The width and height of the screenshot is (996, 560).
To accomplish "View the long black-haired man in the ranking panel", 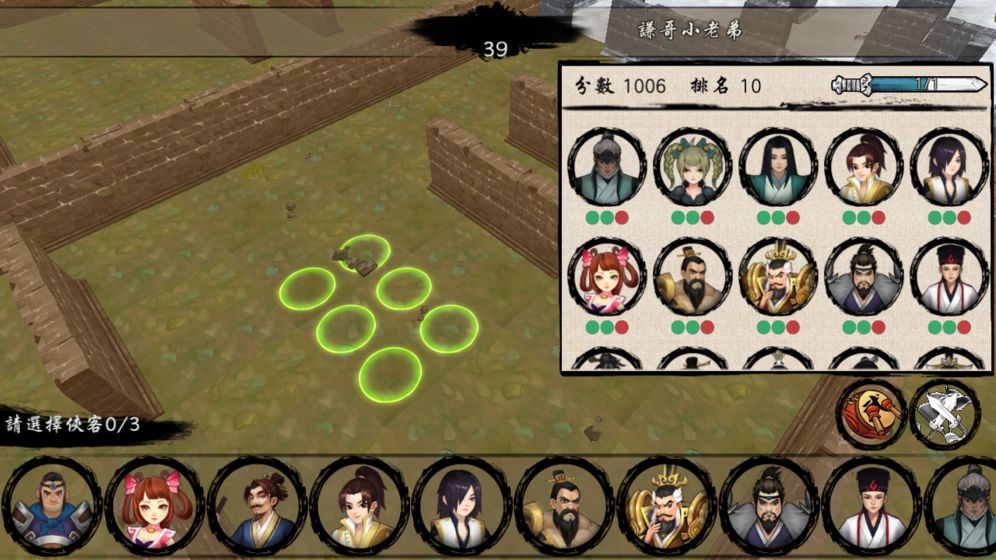I will [x=777, y=167].
